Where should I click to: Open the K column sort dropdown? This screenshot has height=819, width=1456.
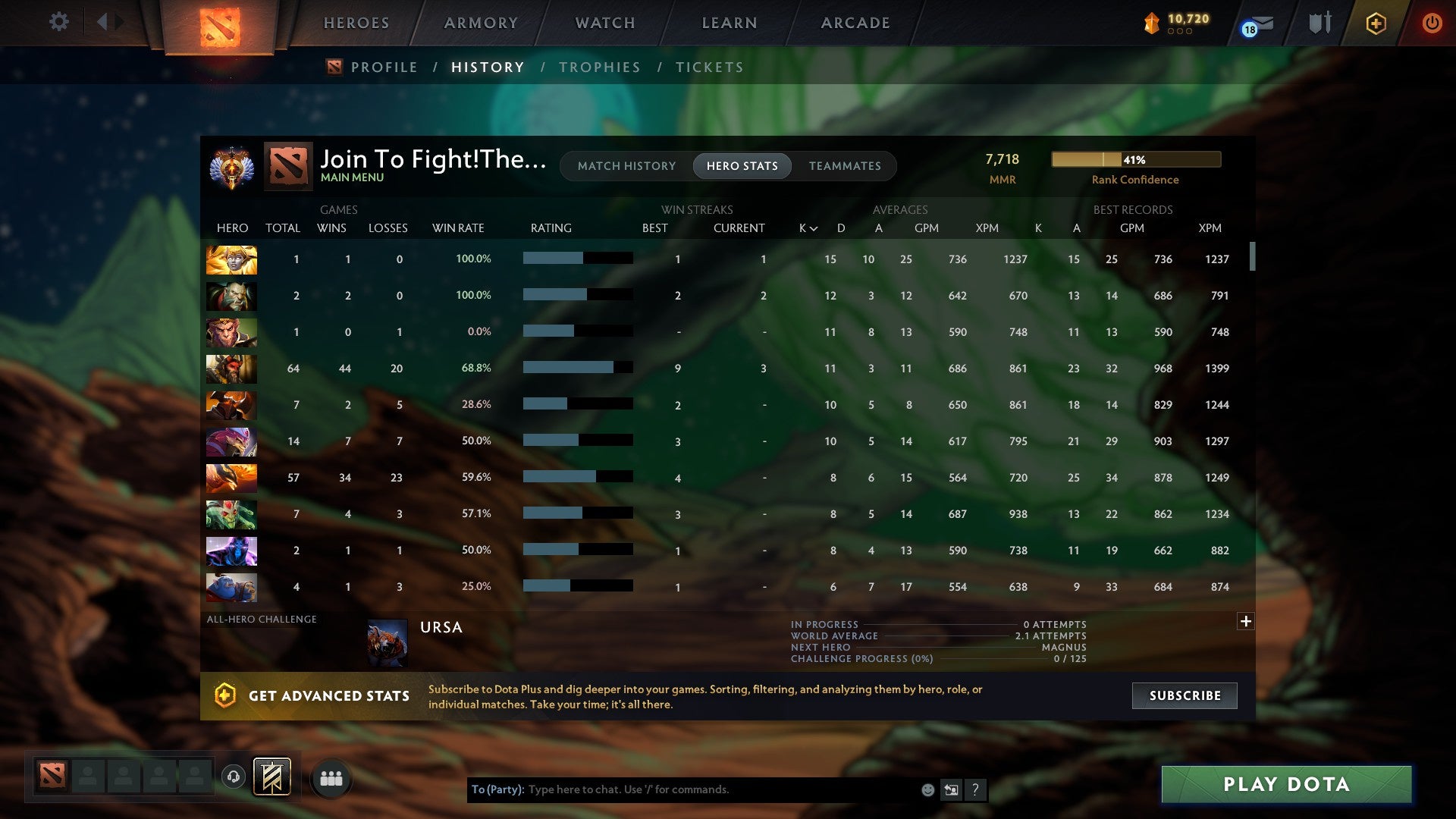tap(806, 227)
